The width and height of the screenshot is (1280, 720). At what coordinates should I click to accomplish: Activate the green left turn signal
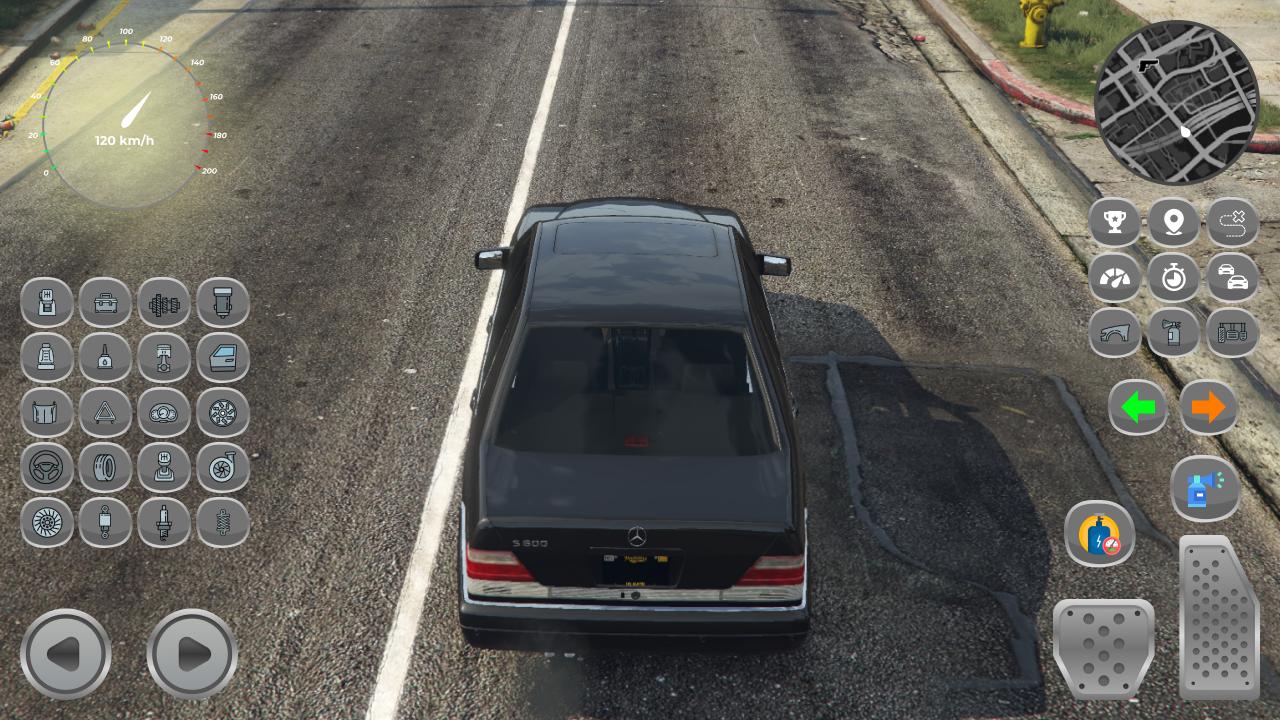pos(1138,407)
